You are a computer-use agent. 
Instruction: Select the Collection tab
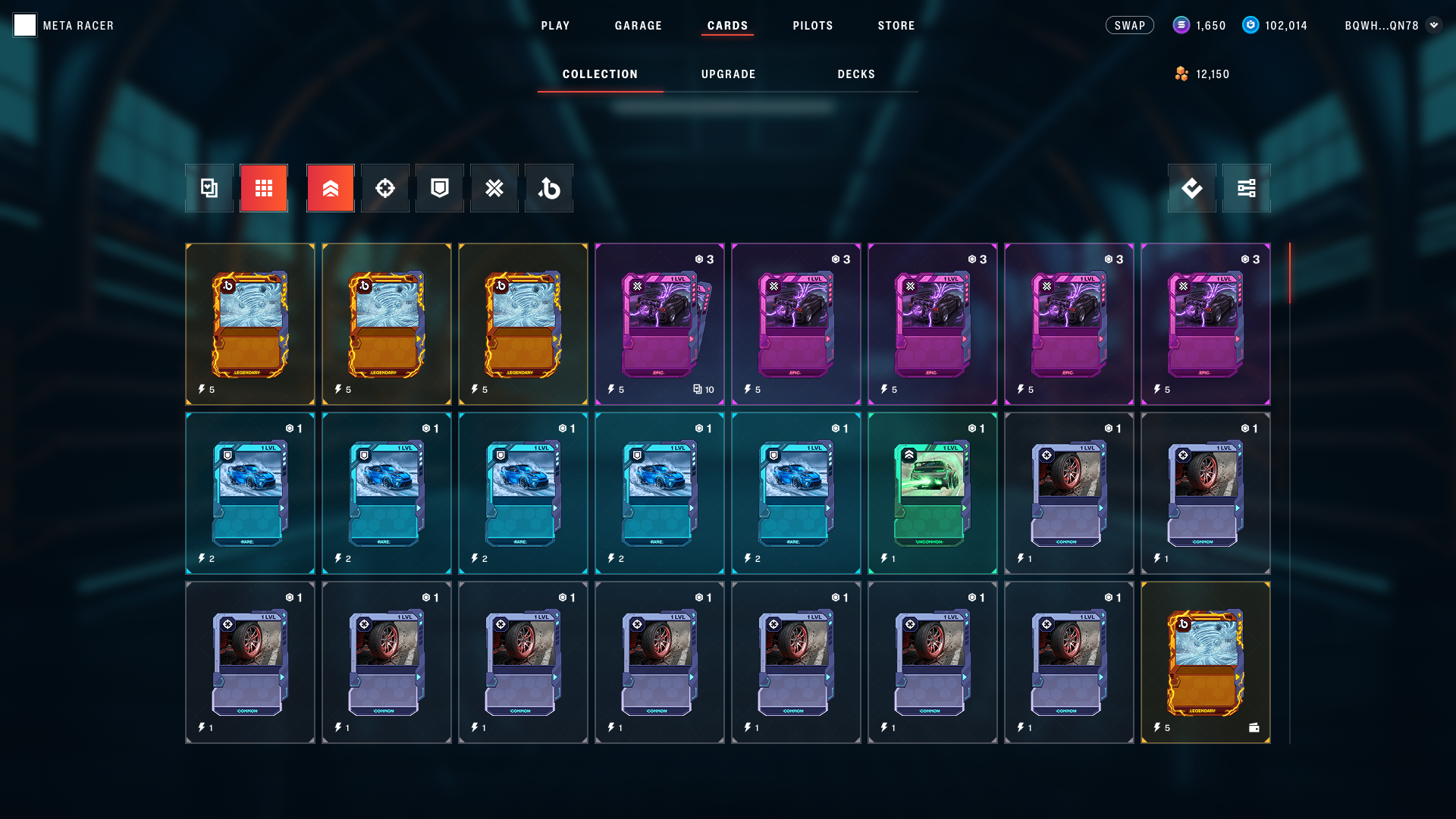coord(600,74)
